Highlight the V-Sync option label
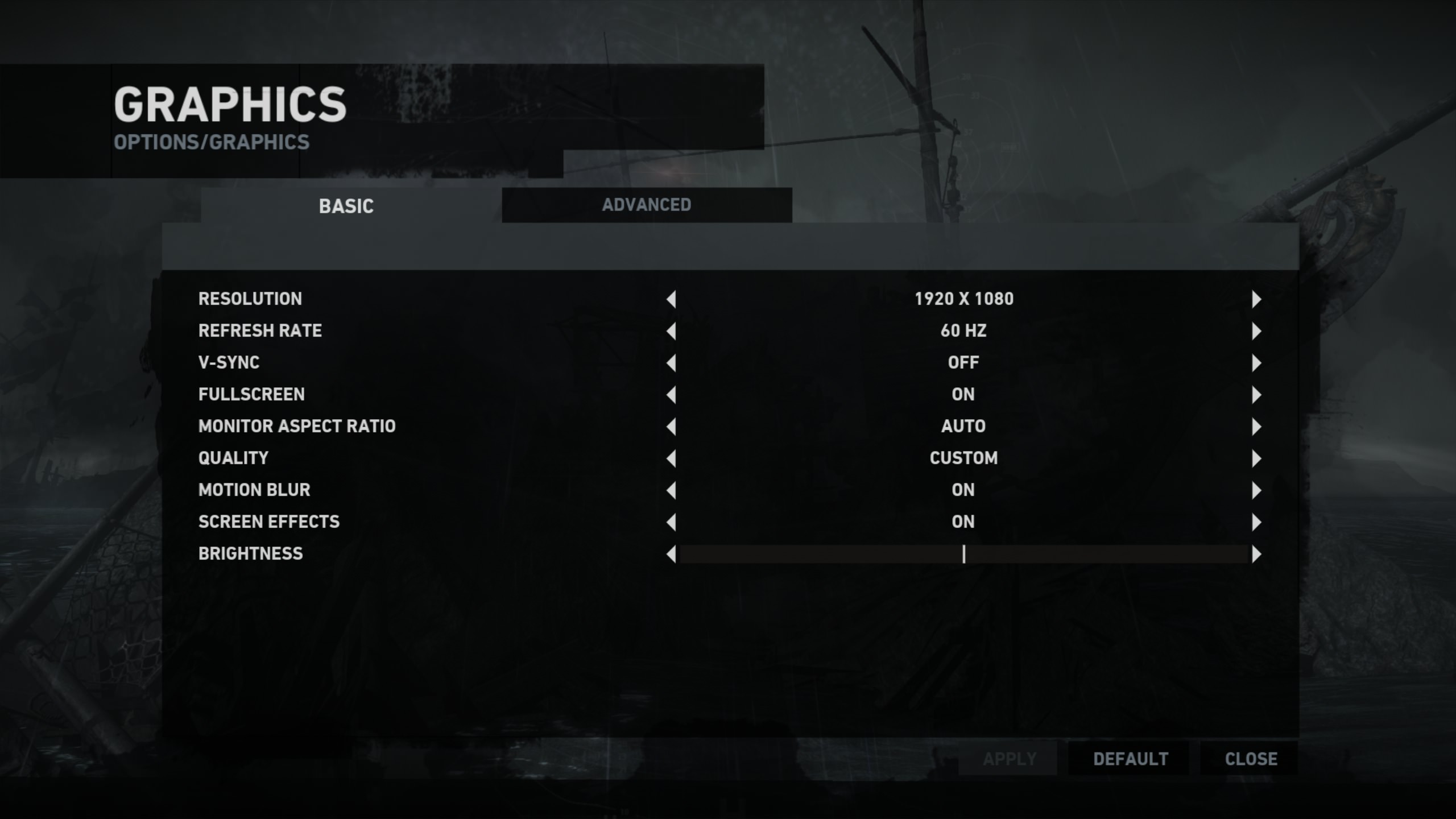Viewport: 1456px width, 819px height. coord(229,363)
